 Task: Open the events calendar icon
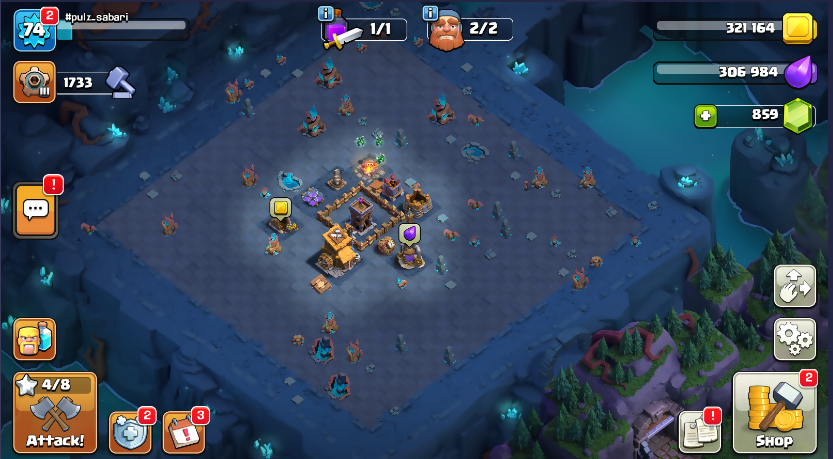(183, 432)
